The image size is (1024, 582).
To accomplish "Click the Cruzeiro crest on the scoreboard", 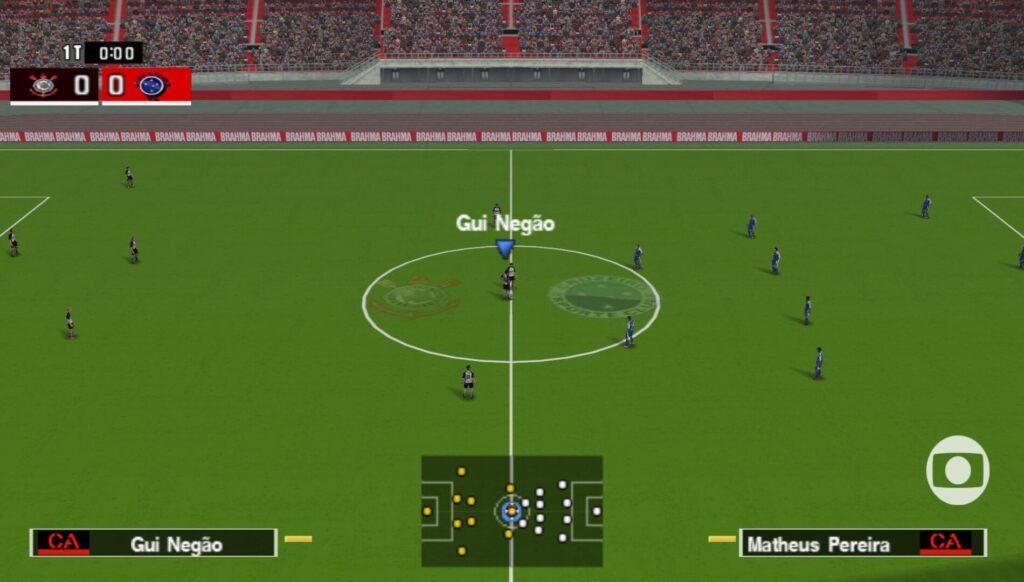I will pyautogui.click(x=153, y=85).
